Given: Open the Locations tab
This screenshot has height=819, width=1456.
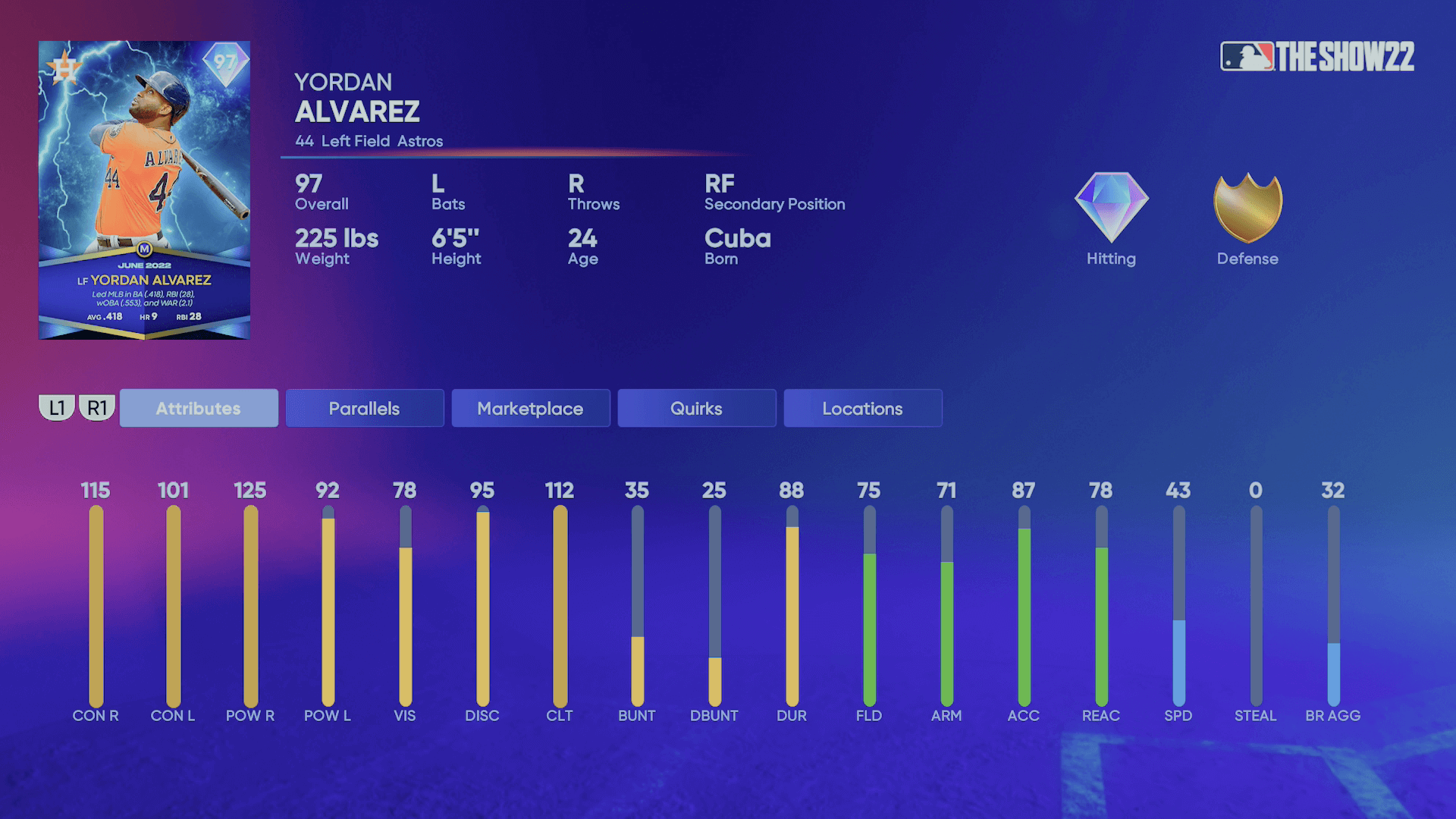Looking at the screenshot, I should pyautogui.click(x=862, y=408).
